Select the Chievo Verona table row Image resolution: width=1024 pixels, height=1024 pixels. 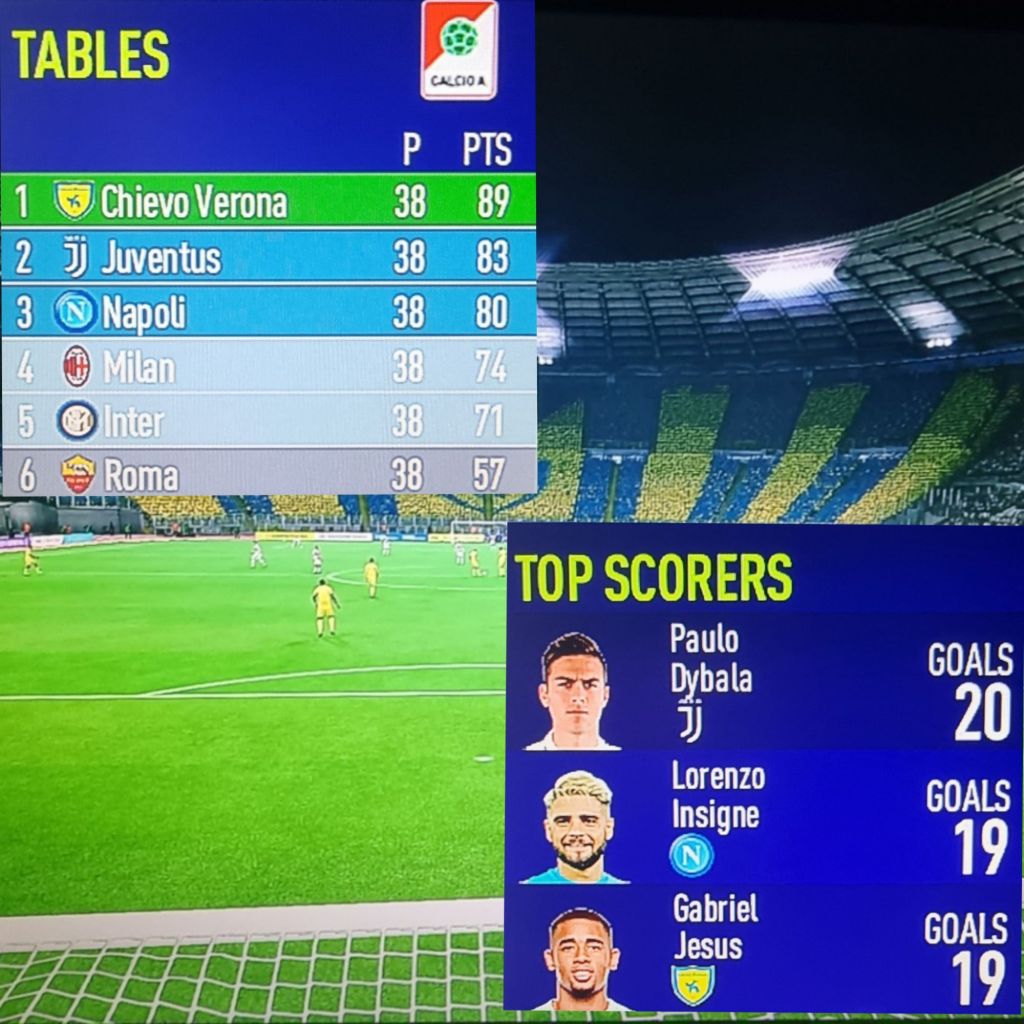pyautogui.click(x=268, y=202)
